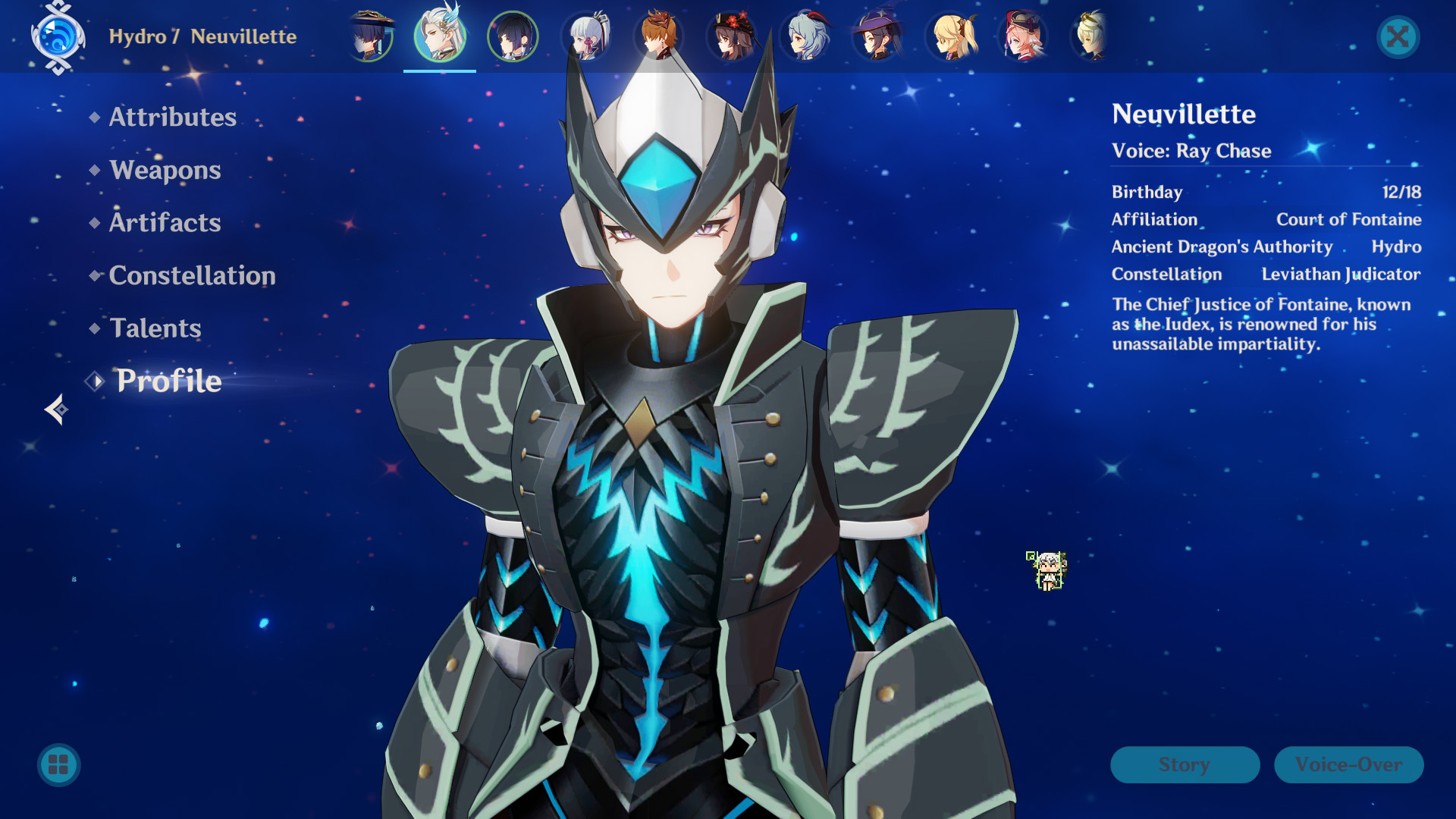Open the Voice-Over panel
The width and height of the screenshot is (1456, 819).
point(1348,764)
